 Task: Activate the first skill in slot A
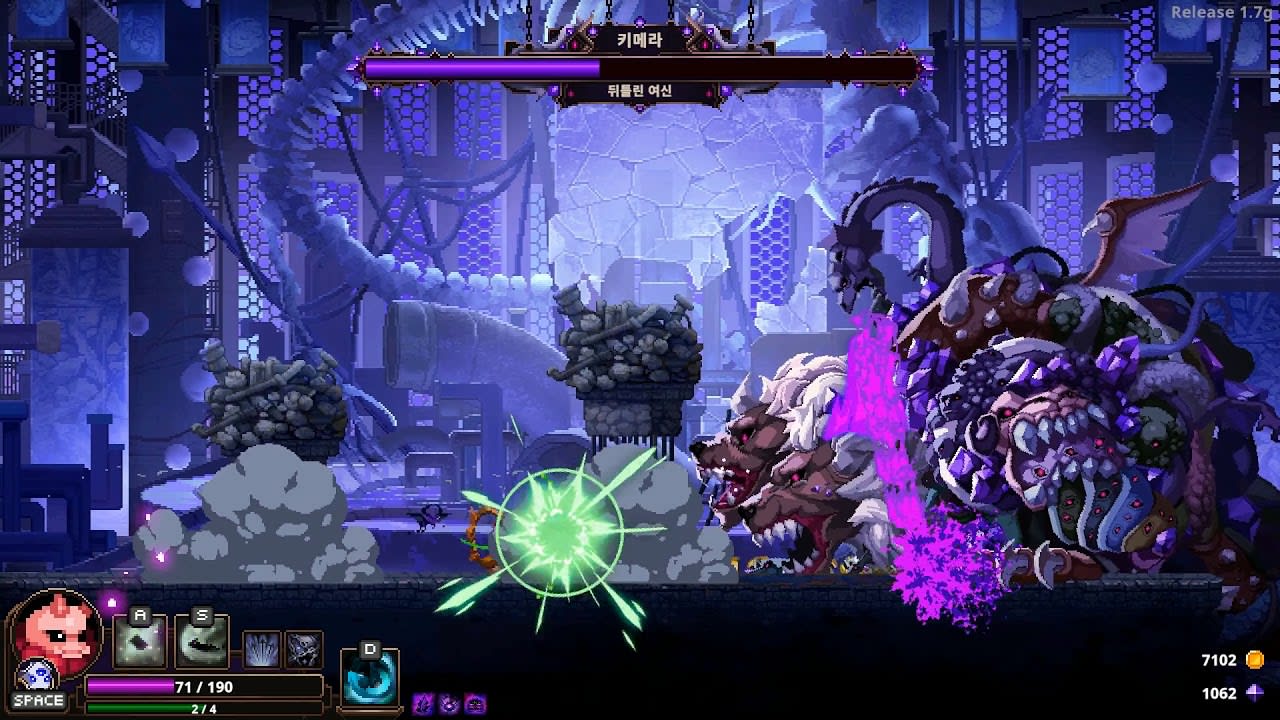139,642
